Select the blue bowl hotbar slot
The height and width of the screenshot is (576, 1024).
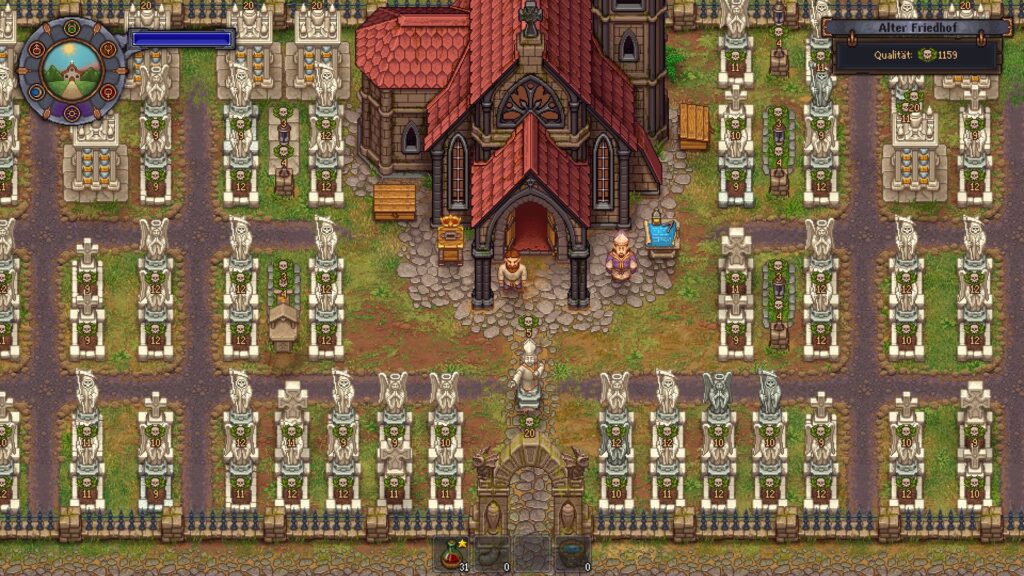pyautogui.click(x=573, y=554)
